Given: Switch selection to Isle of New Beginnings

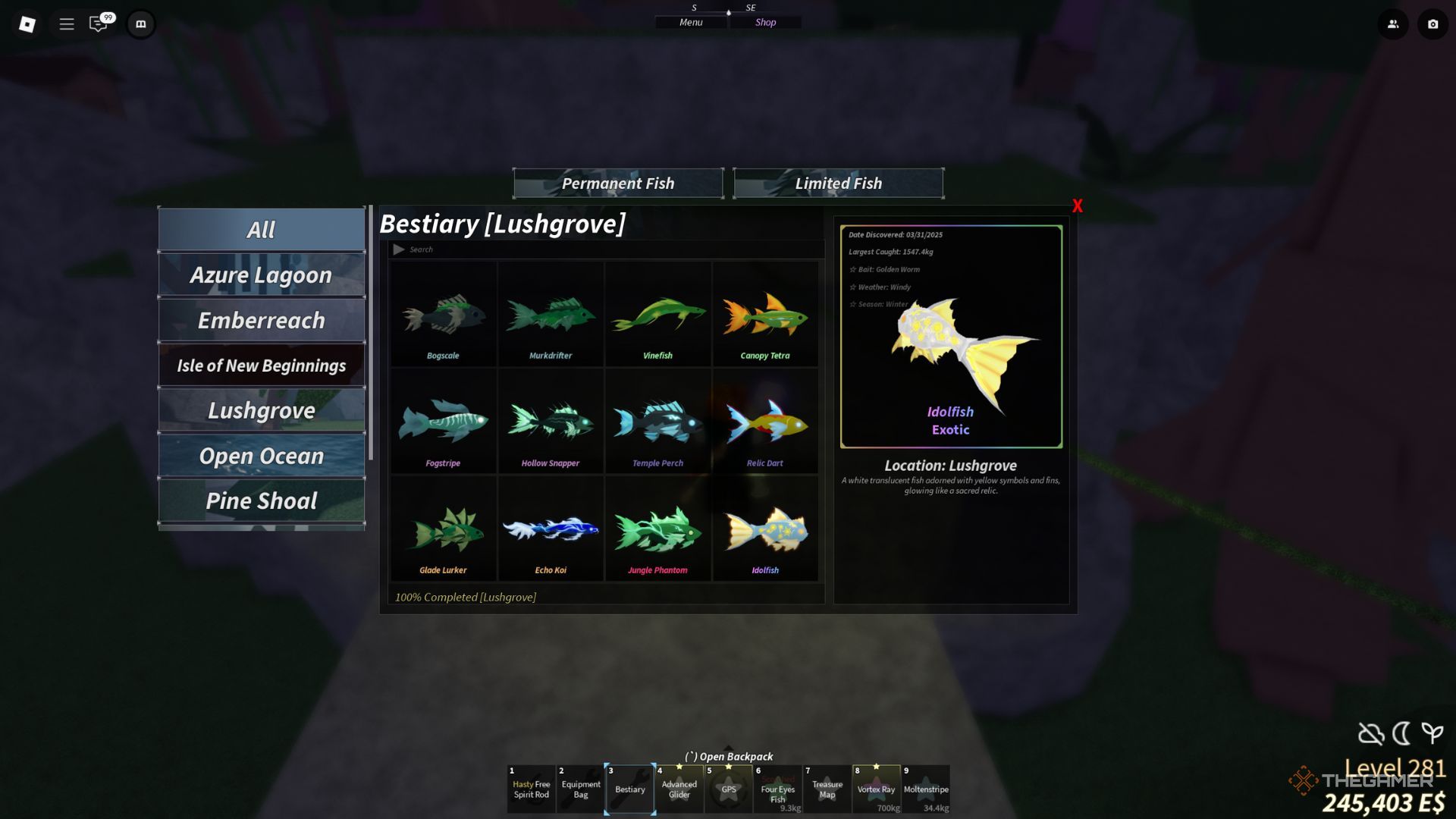Looking at the screenshot, I should [x=261, y=365].
